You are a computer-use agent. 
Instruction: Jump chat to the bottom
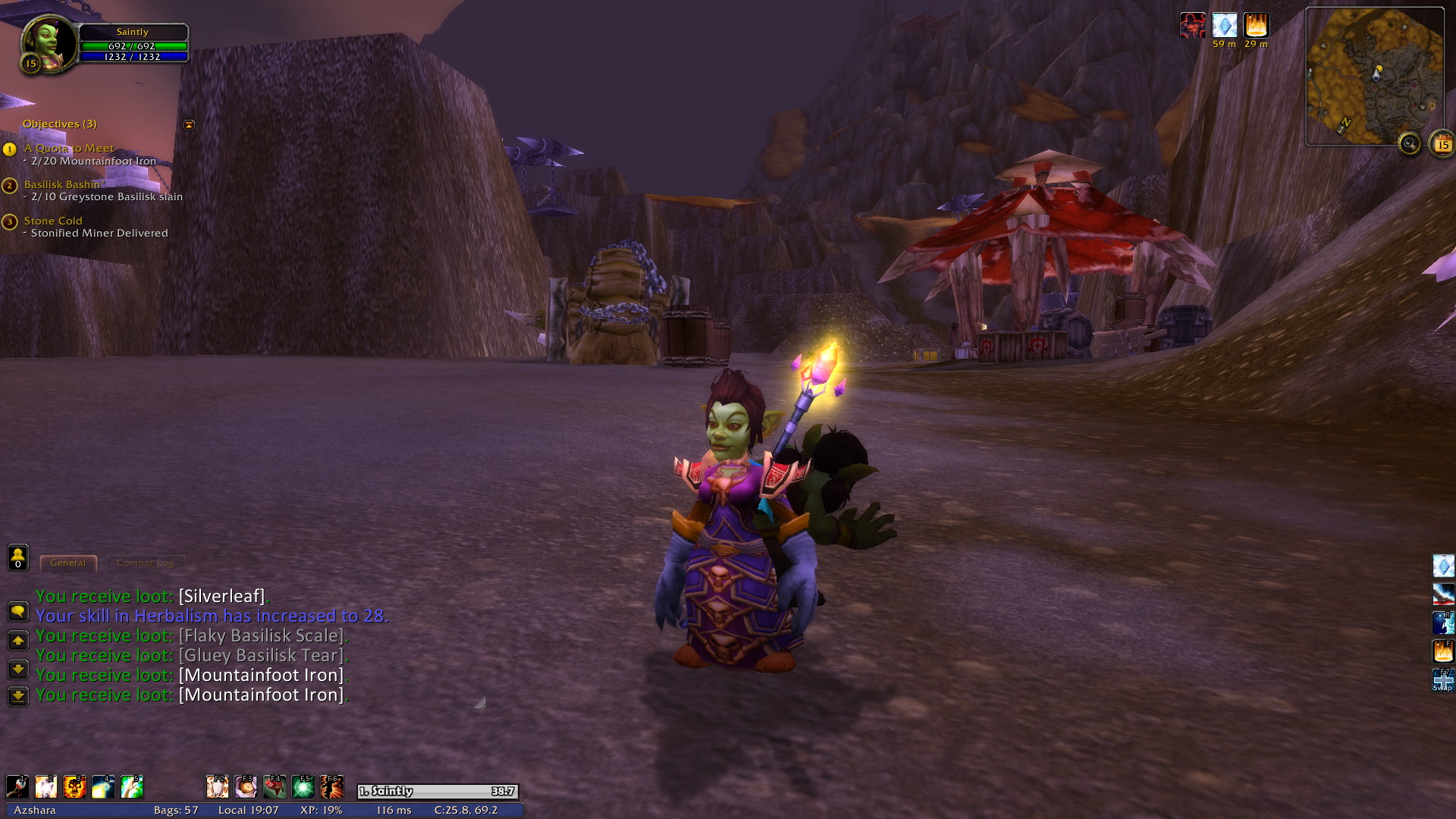coord(17,695)
